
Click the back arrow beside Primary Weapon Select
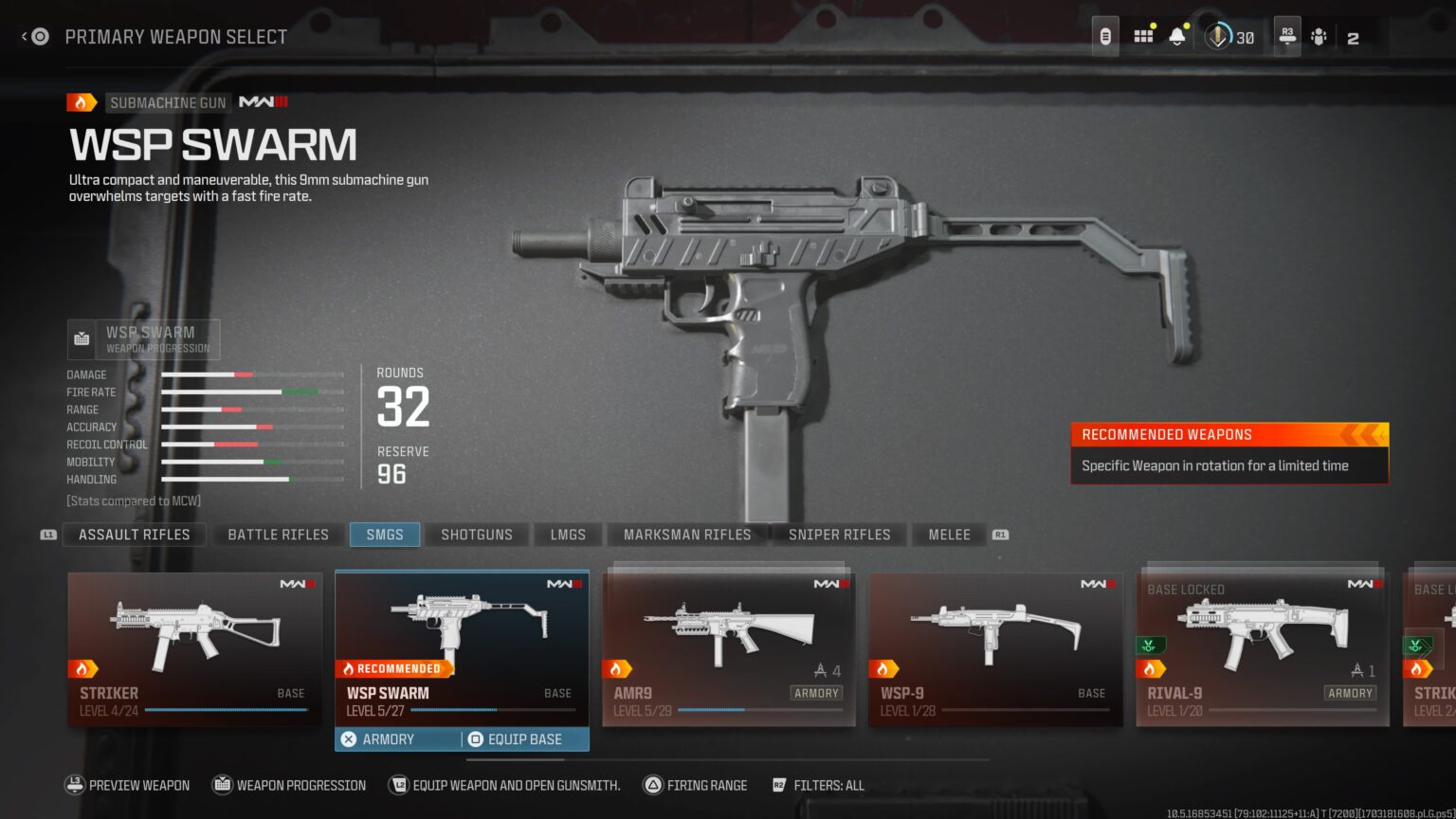point(26,36)
